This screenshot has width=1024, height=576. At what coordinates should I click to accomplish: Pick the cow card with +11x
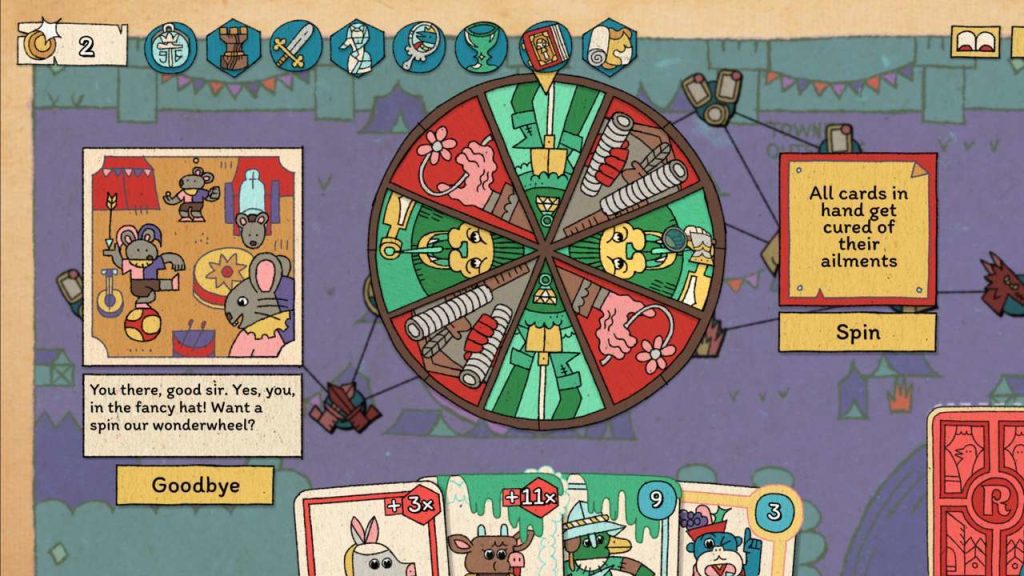pos(495,535)
